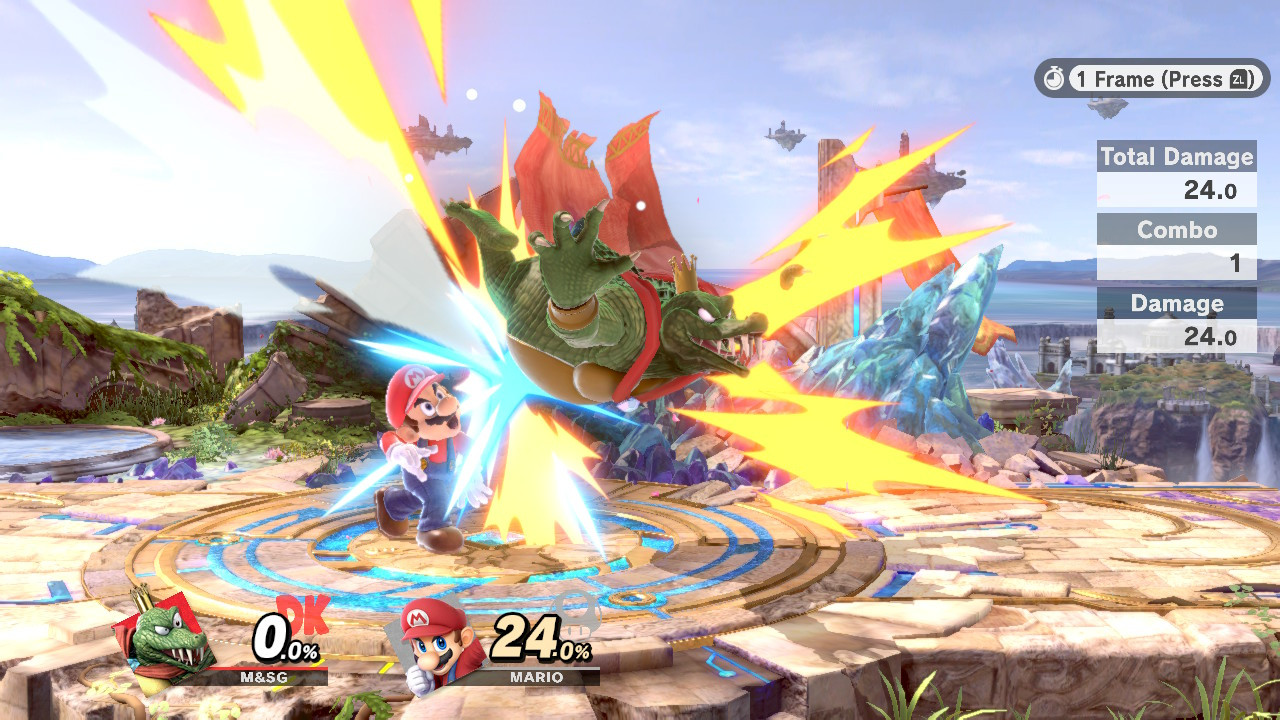Toggle visibility of the Total Damage panel
1280x720 pixels.
pos(1176,157)
